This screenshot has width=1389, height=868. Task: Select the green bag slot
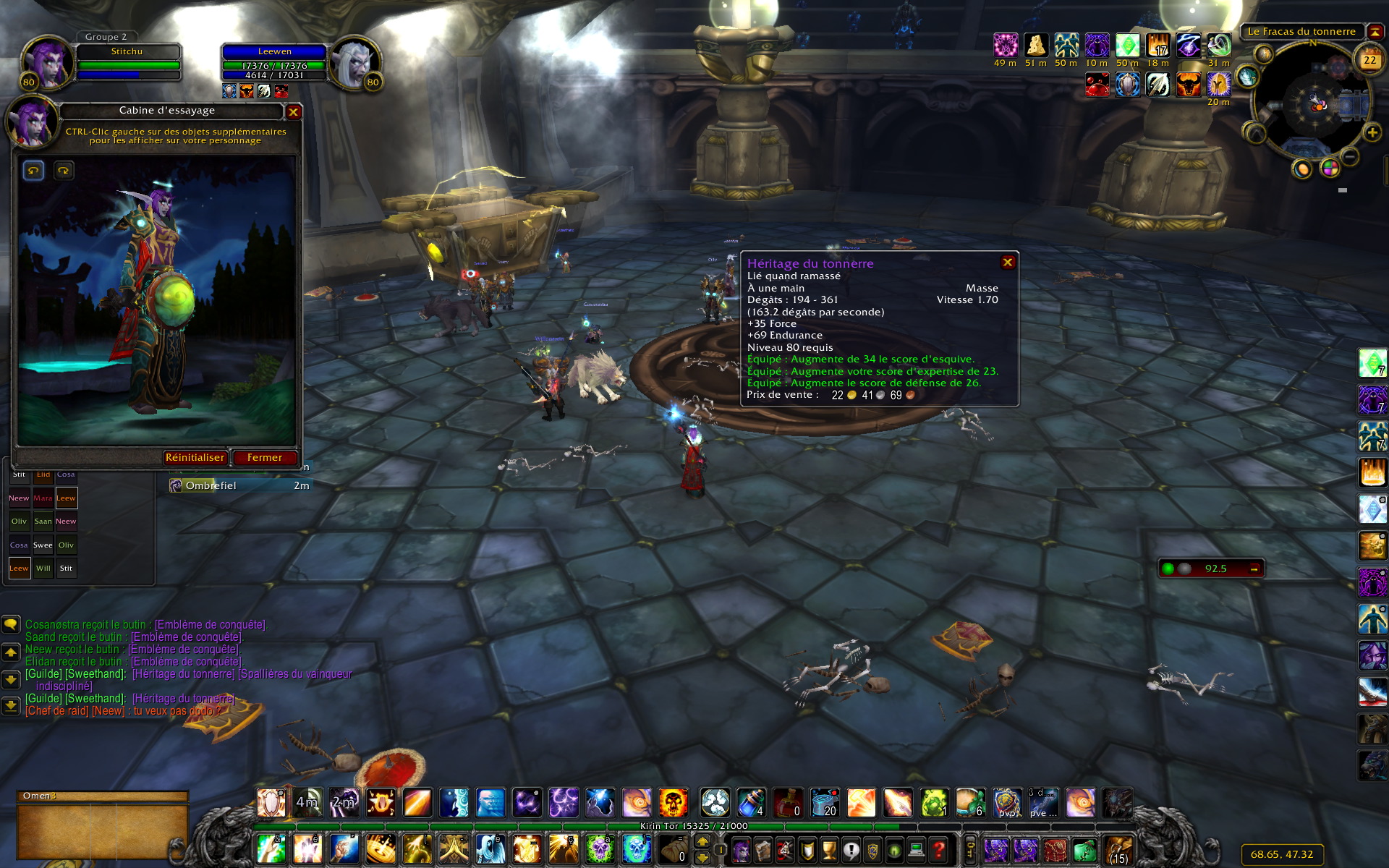pyautogui.click(x=1084, y=850)
